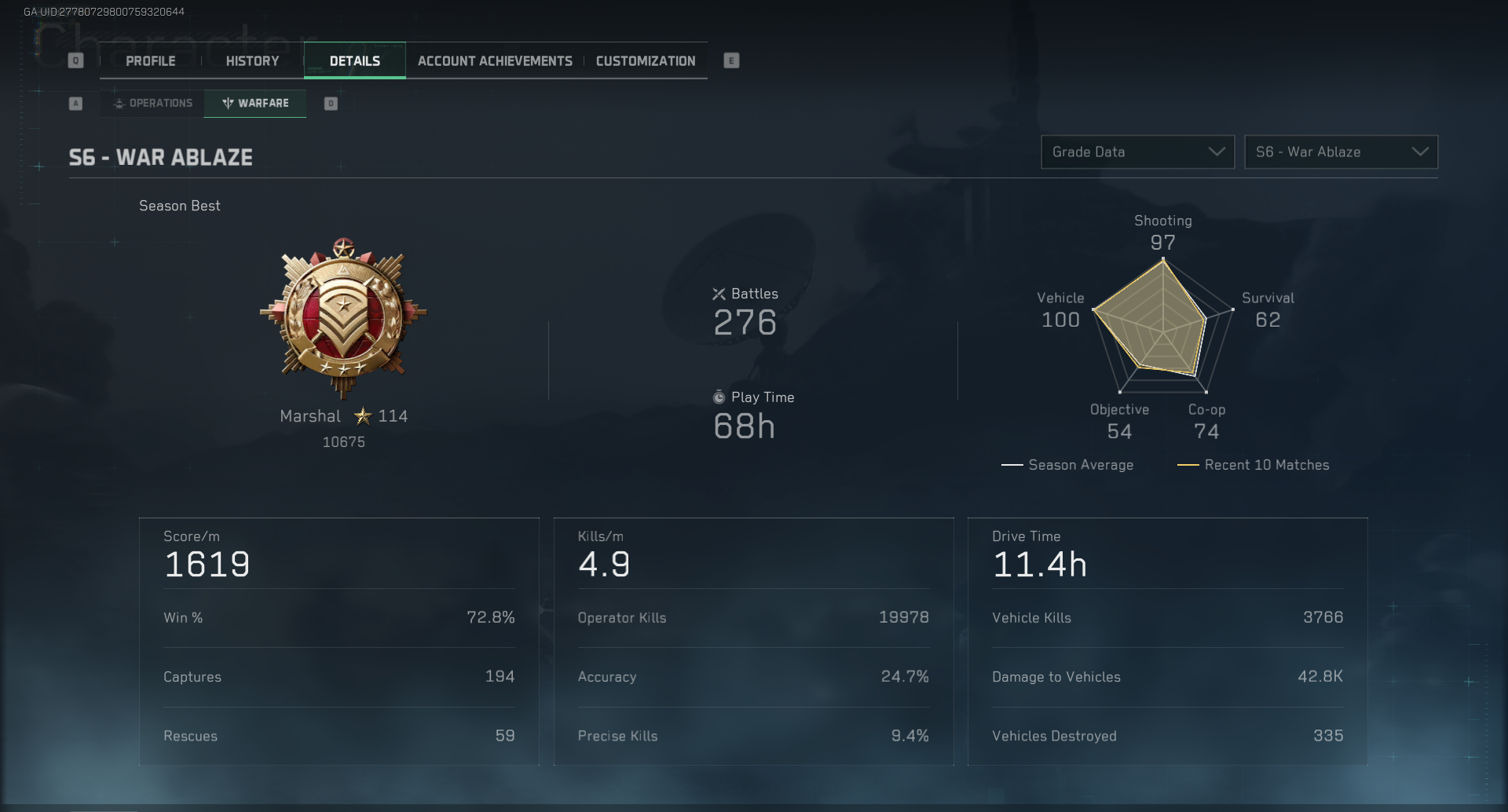Select the Operations compass icon
This screenshot has height=812, width=1508.
click(119, 103)
